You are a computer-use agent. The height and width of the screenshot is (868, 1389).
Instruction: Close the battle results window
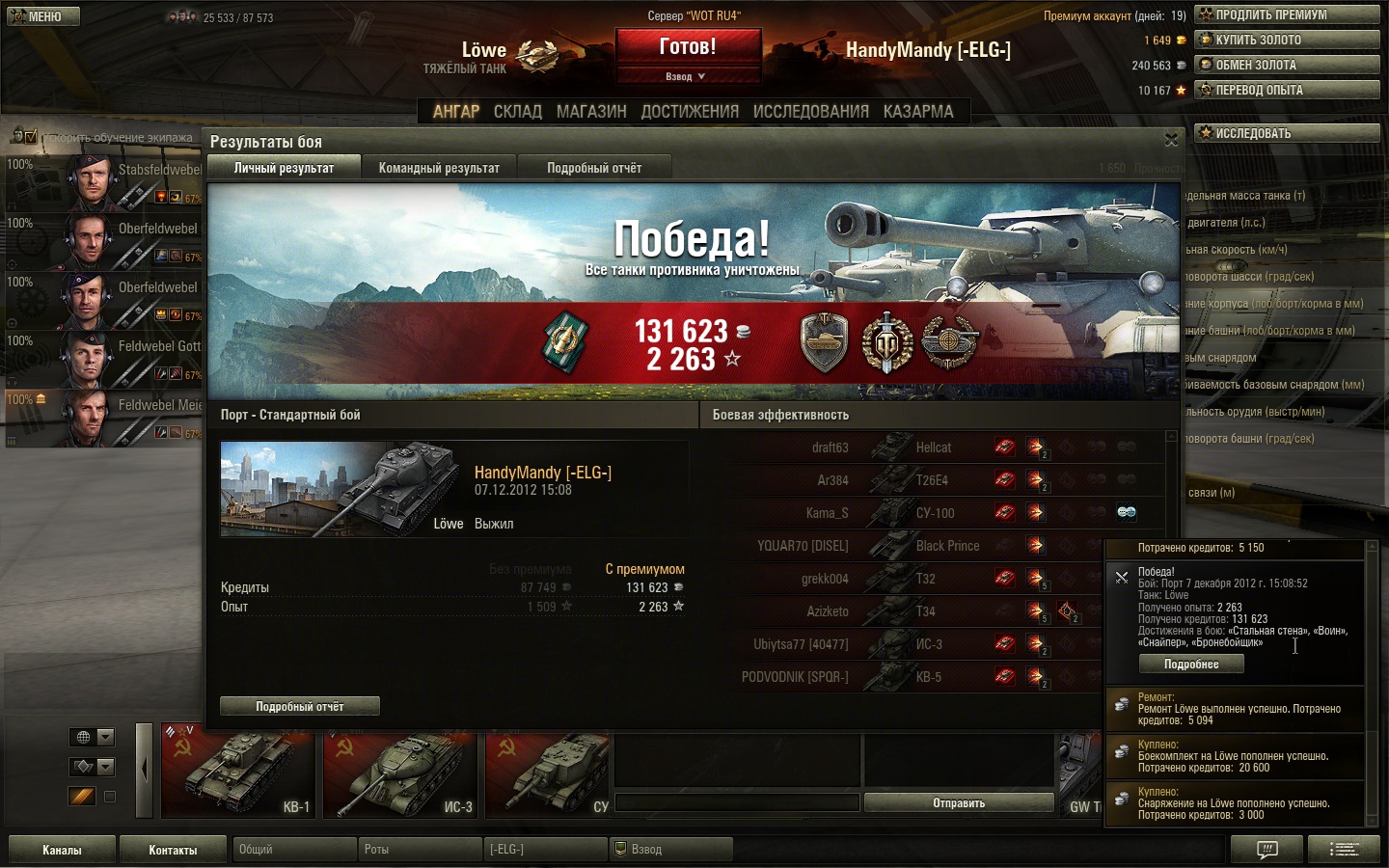[1171, 141]
